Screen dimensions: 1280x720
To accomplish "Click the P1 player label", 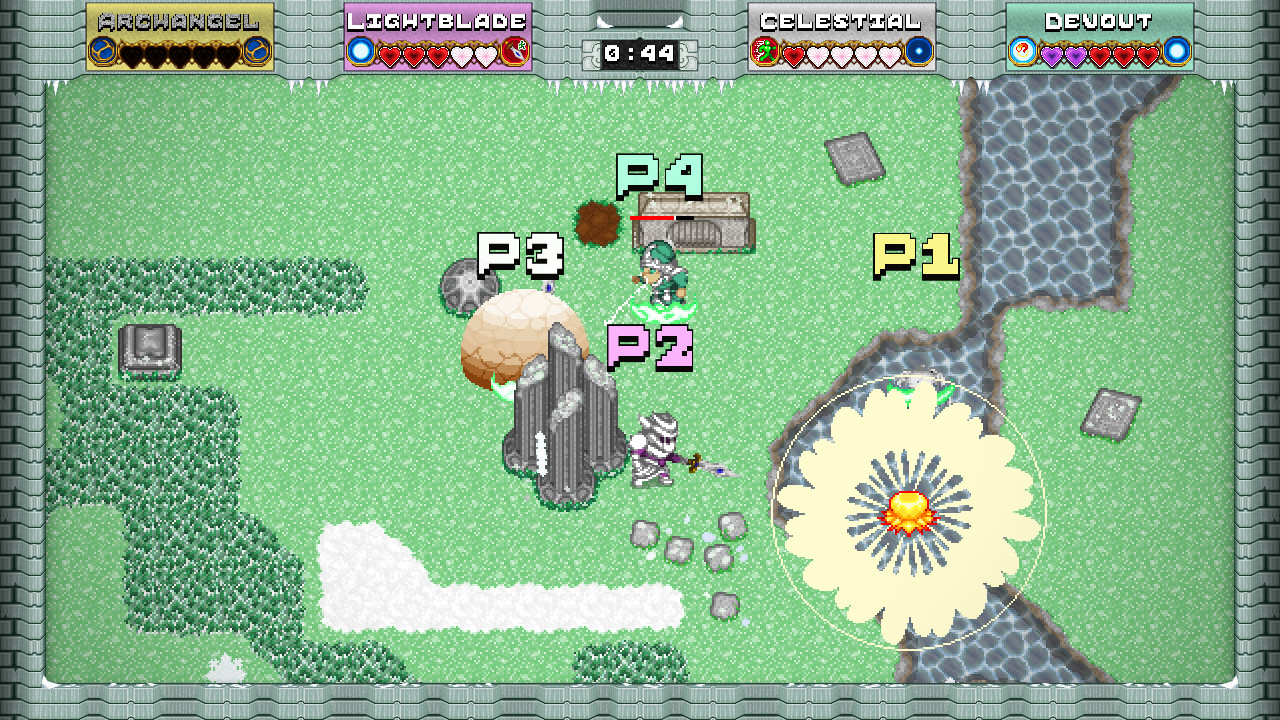I will click(915, 258).
